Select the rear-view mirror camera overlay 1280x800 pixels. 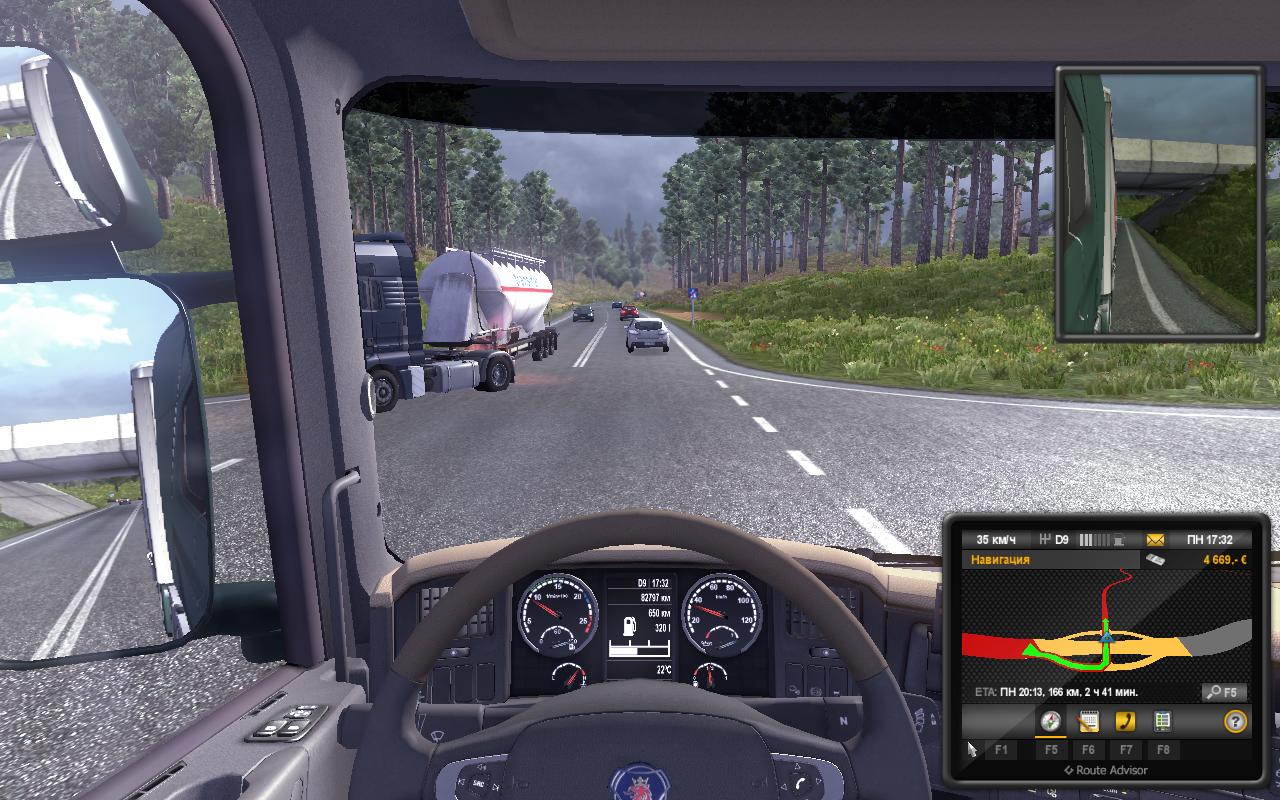(x=1158, y=203)
